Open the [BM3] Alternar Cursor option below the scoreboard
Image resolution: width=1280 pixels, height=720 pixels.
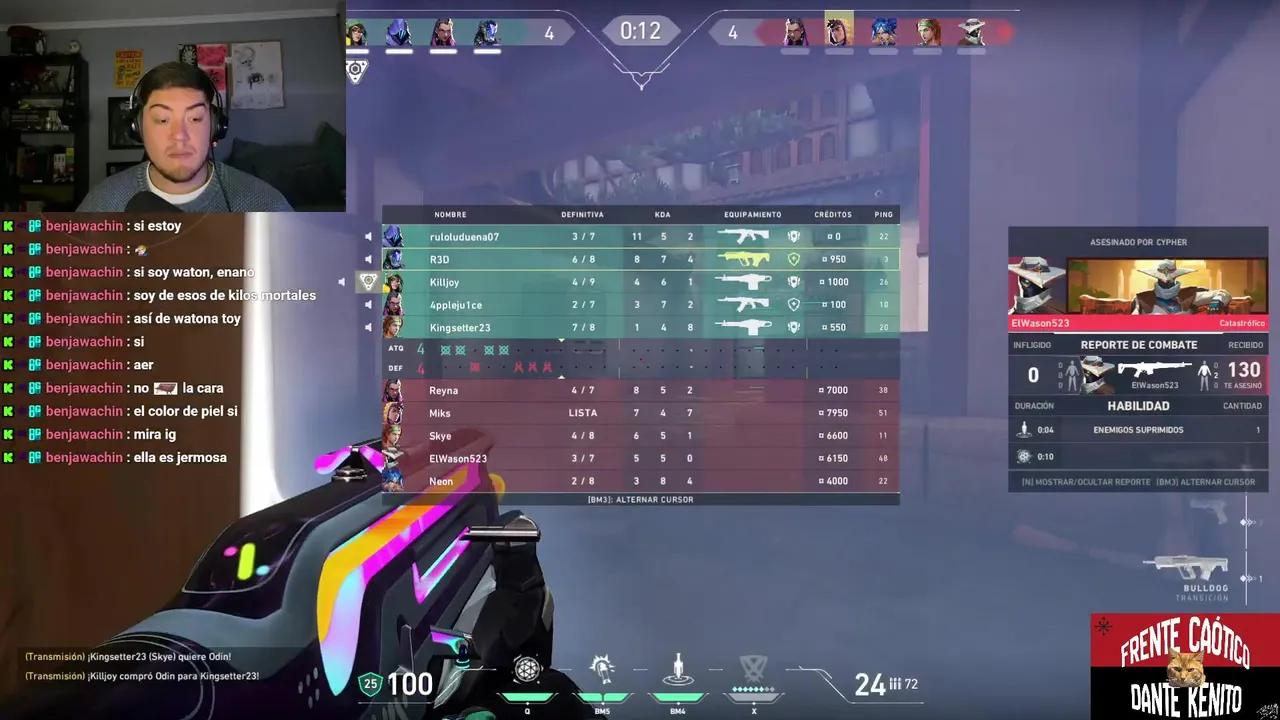[x=640, y=499]
